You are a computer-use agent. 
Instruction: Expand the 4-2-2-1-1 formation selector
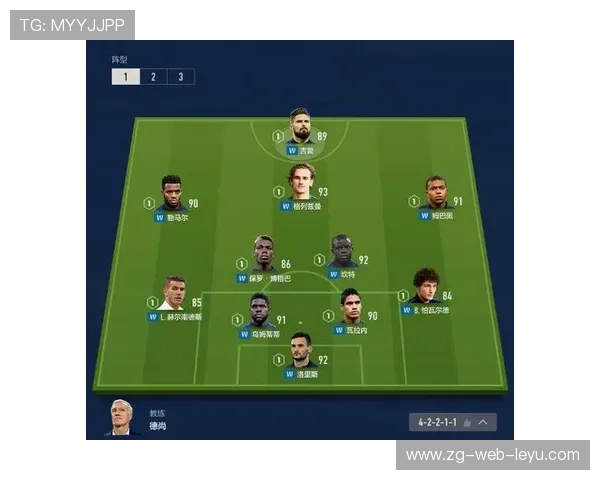click(x=453, y=423)
